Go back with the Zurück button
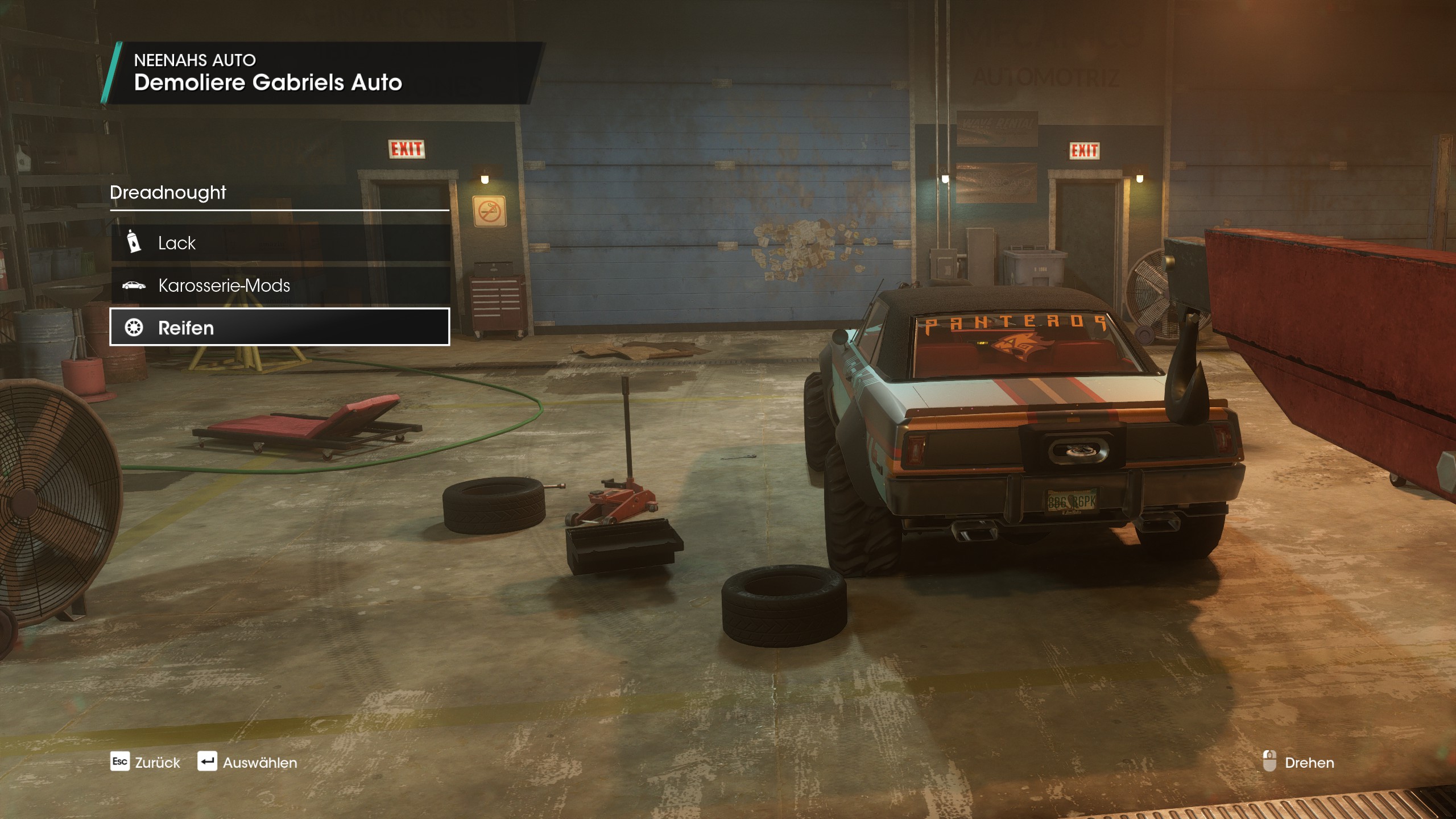The width and height of the screenshot is (1456, 819). (x=145, y=762)
